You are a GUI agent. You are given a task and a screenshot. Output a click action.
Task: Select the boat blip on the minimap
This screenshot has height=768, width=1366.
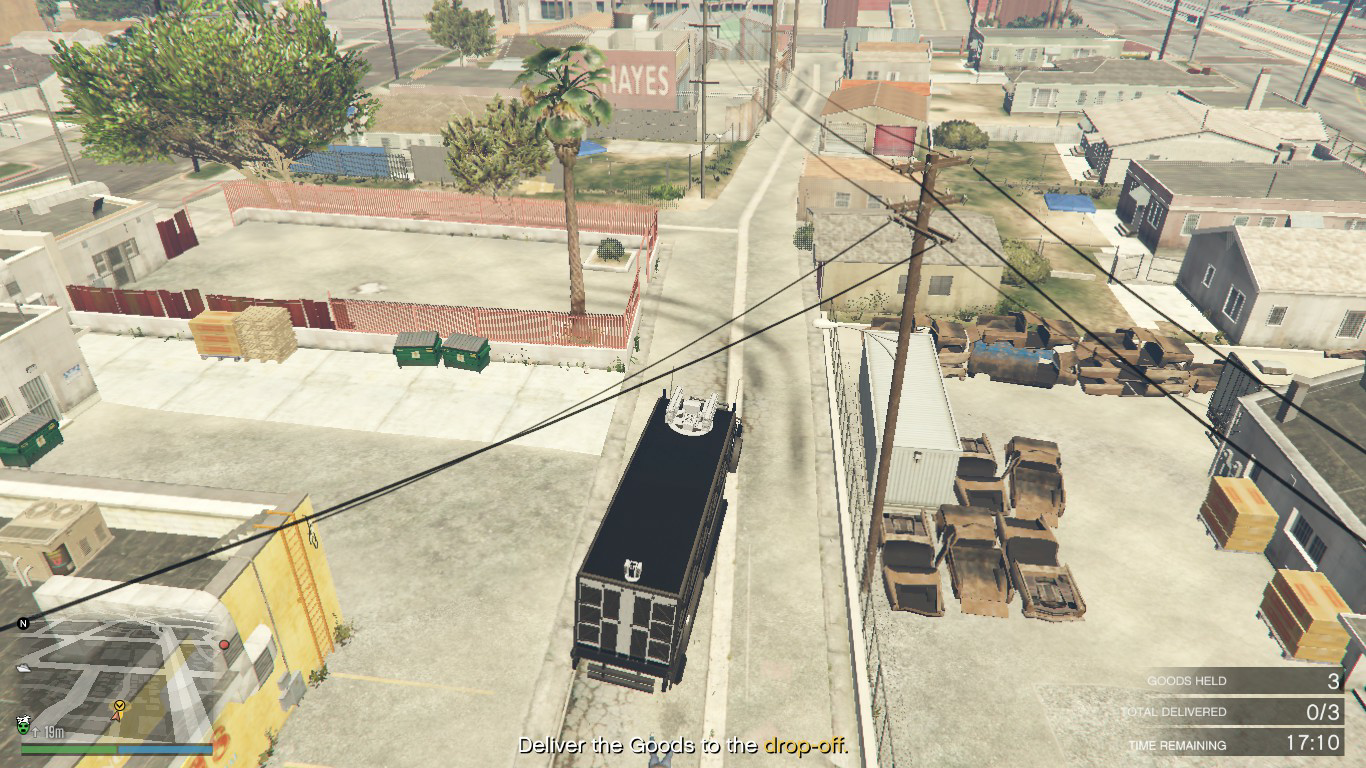point(23,668)
